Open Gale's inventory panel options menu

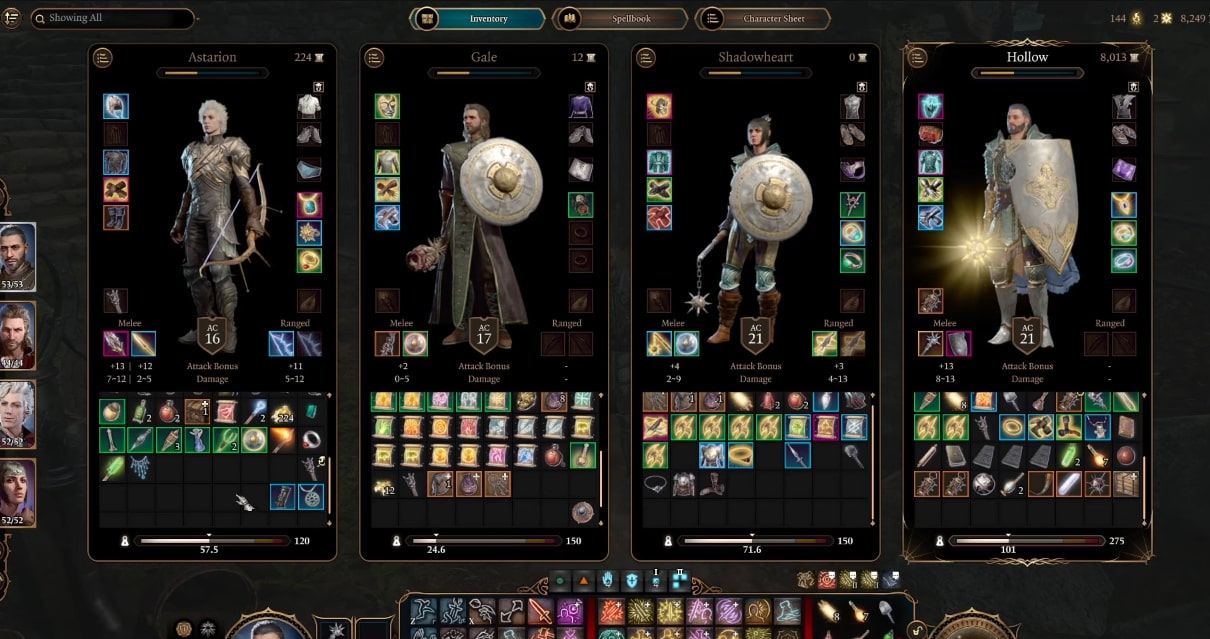[374, 58]
